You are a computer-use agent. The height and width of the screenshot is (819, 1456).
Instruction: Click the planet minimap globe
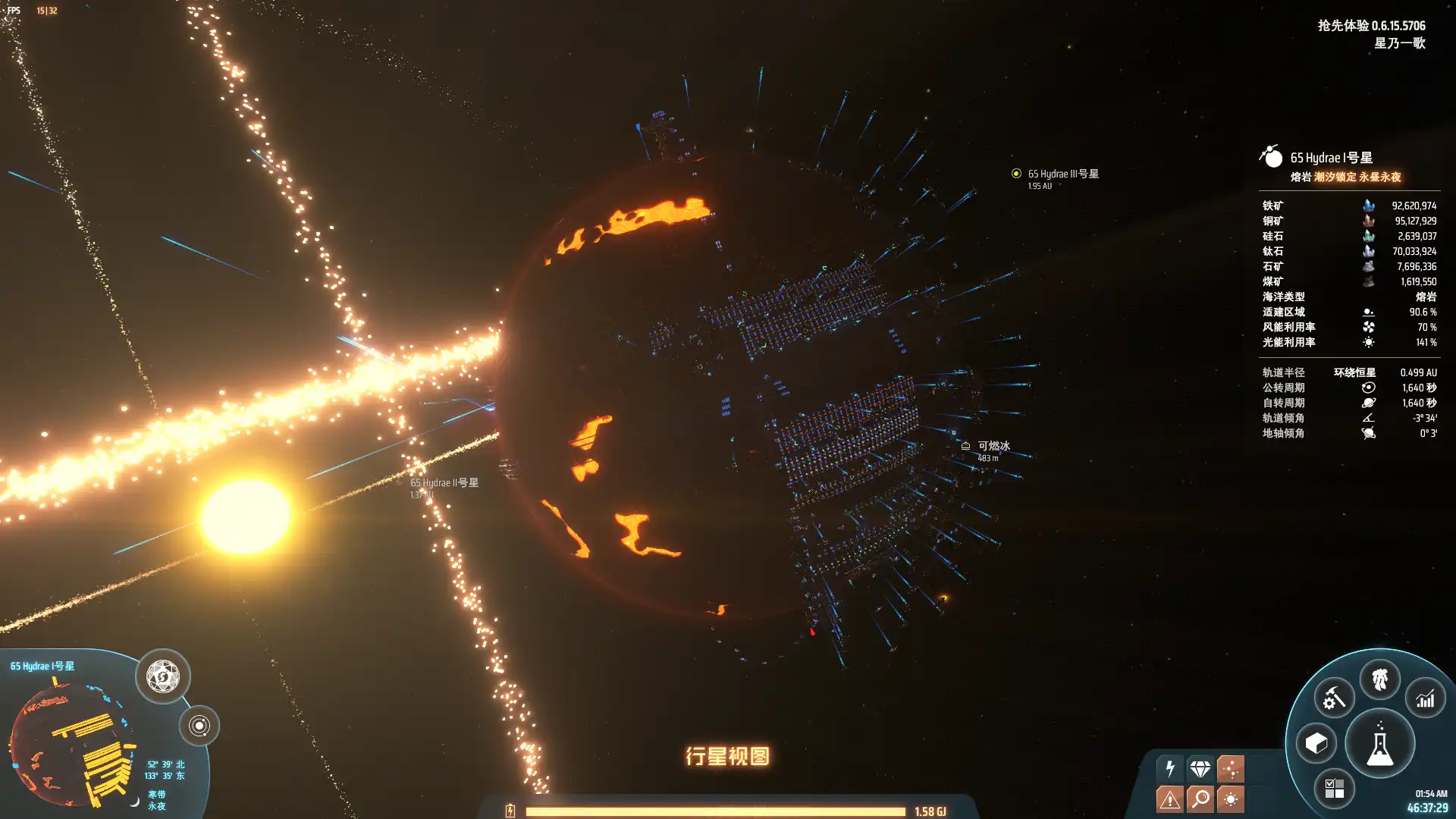72,743
